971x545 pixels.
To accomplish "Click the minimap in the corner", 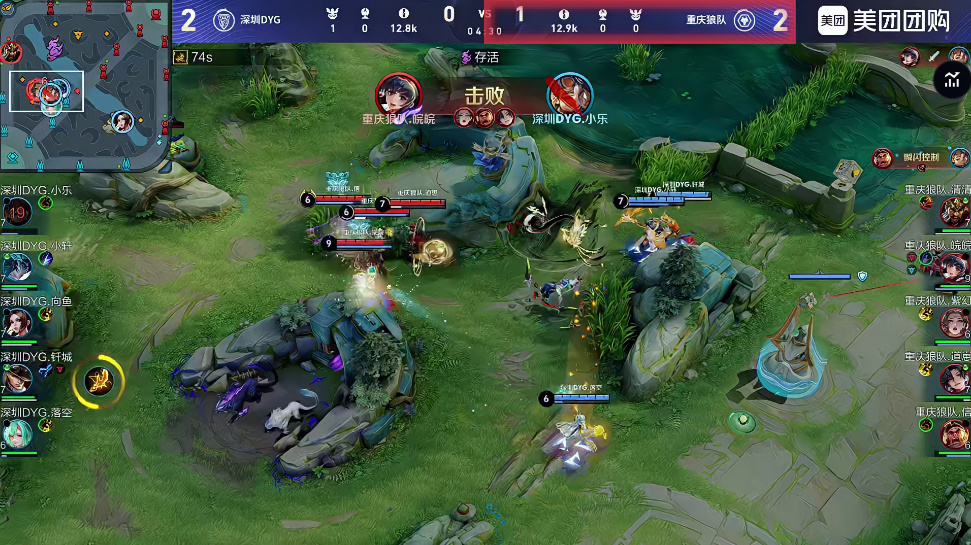I will tap(84, 84).
